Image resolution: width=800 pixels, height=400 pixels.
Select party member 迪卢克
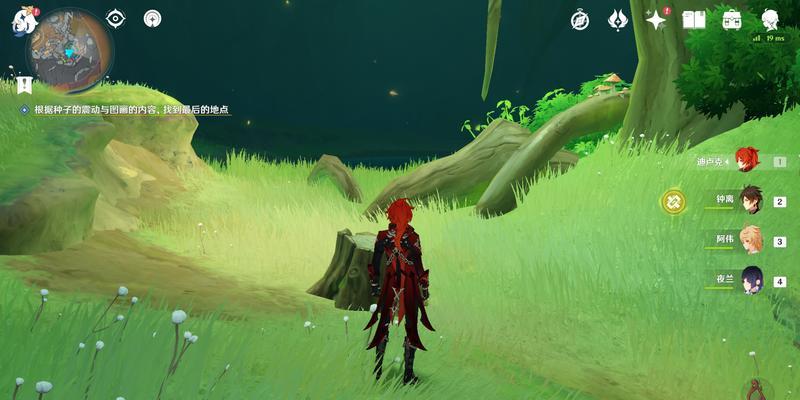(x=746, y=160)
